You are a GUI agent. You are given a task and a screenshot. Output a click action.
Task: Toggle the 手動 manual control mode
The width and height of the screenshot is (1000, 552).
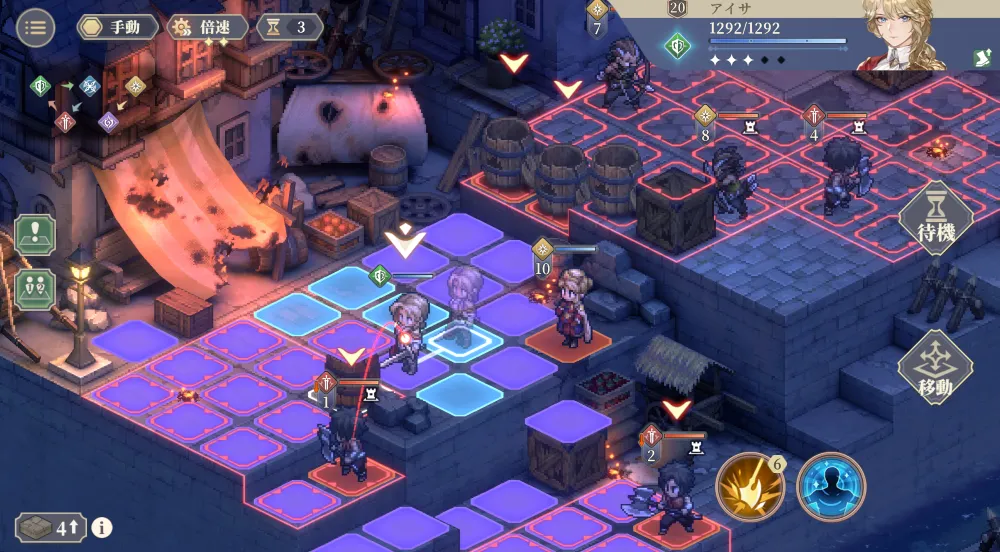(x=118, y=27)
